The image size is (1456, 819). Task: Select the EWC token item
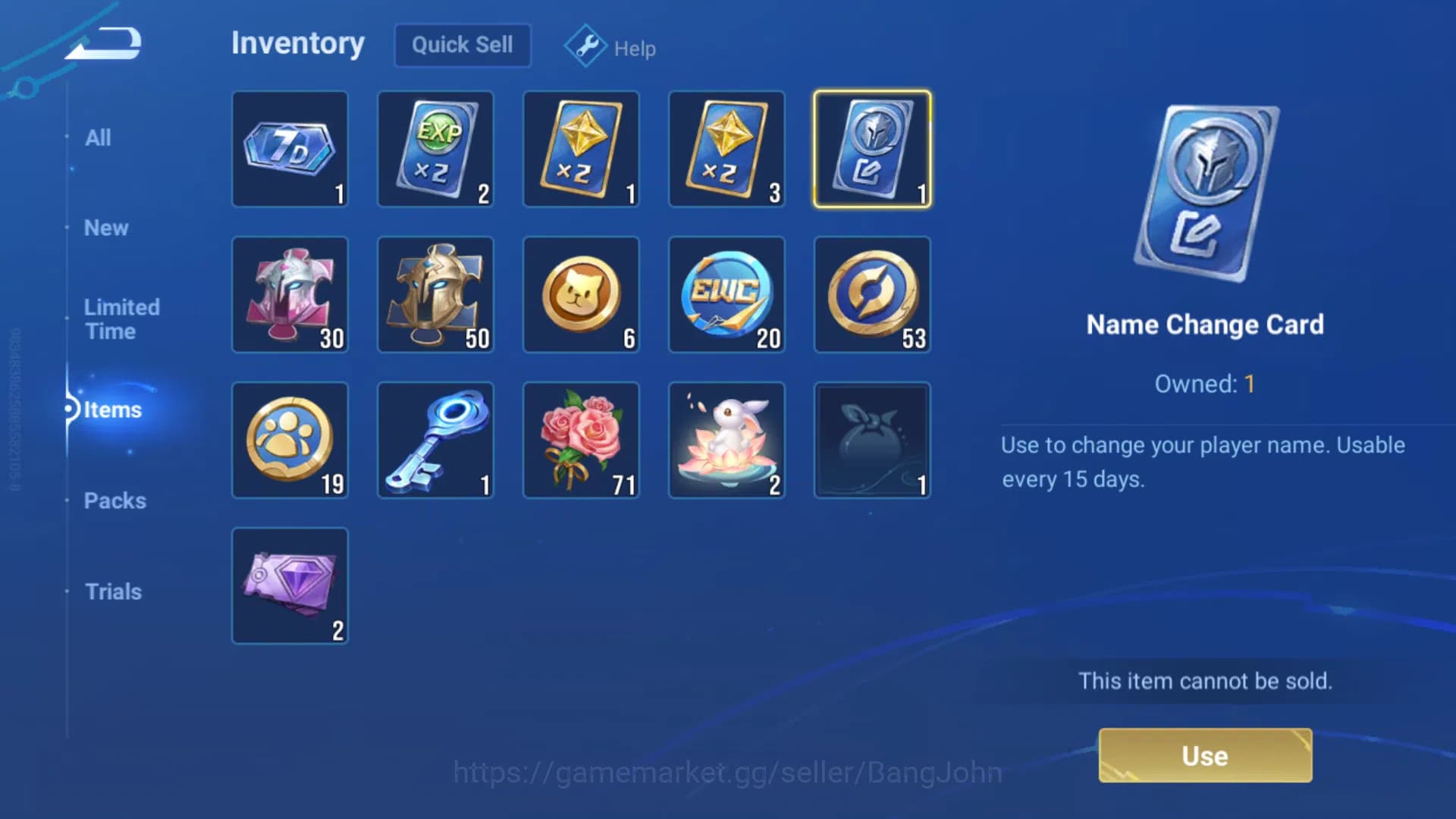(726, 294)
